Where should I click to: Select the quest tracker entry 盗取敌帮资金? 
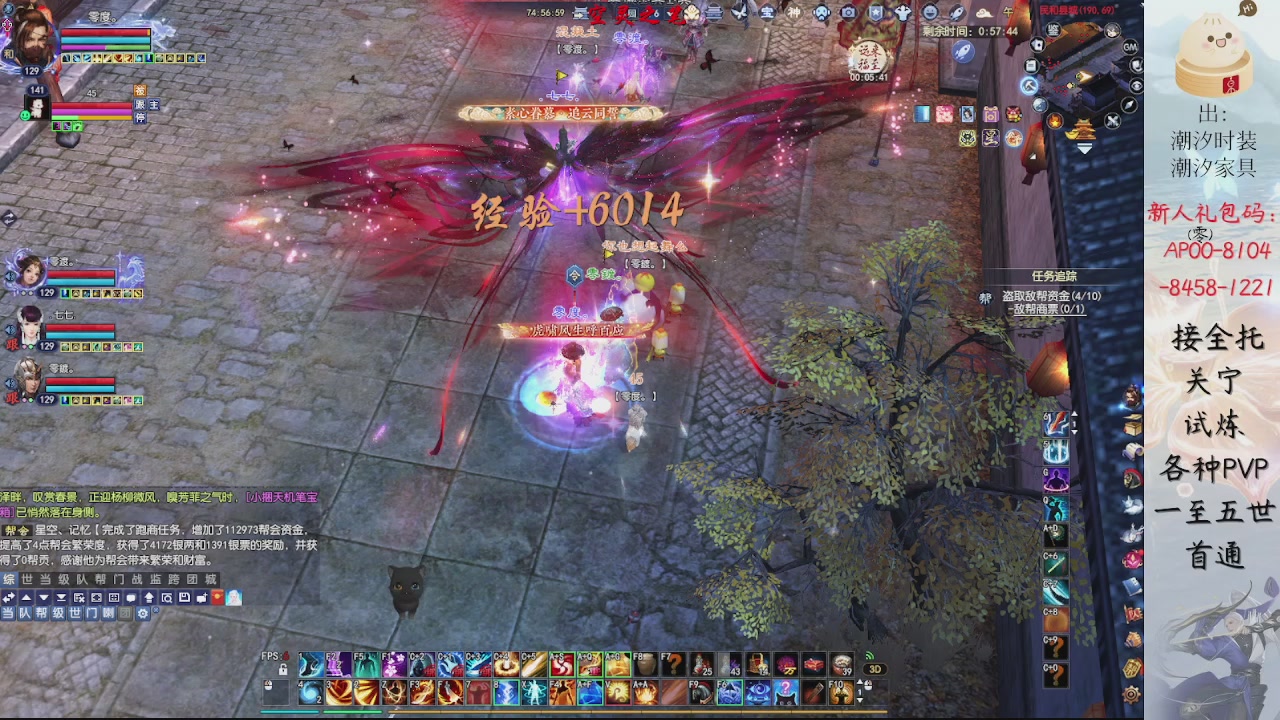(x=1050, y=296)
